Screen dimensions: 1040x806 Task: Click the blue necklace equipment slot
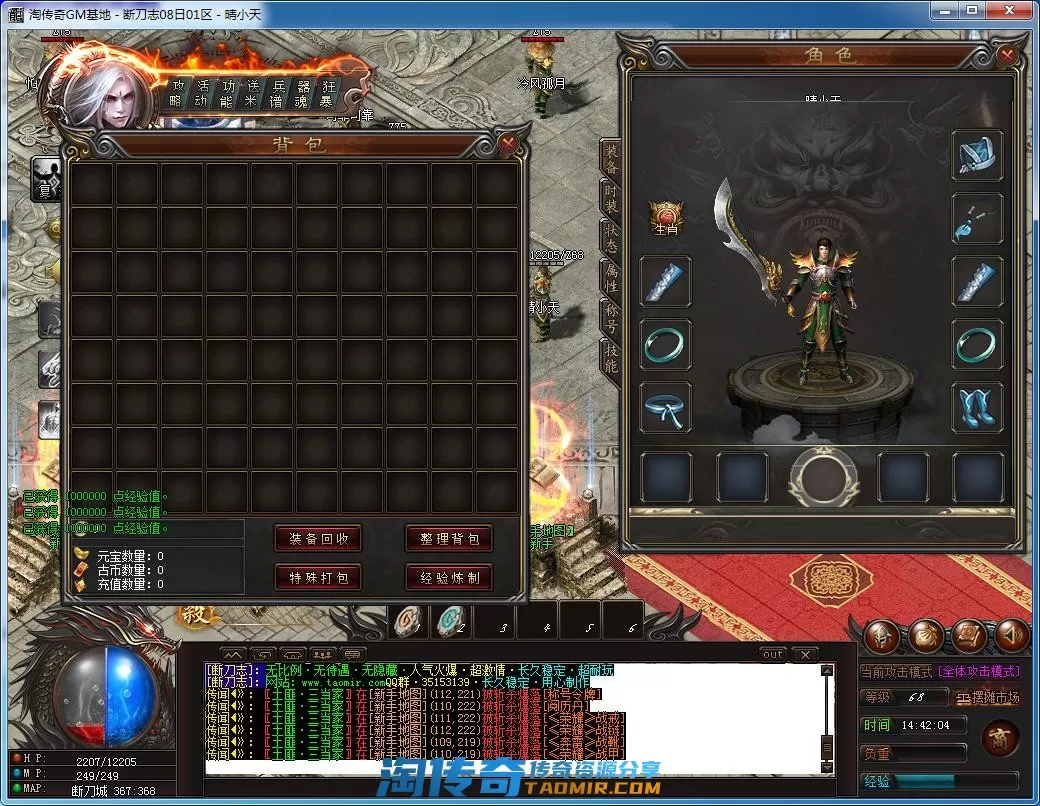click(976, 218)
